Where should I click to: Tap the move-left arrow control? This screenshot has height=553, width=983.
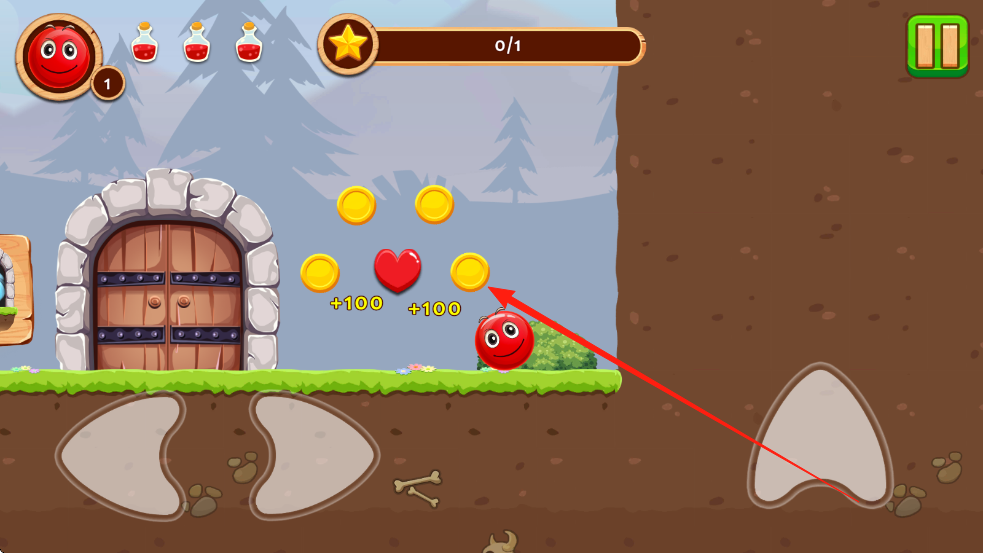pos(119,455)
